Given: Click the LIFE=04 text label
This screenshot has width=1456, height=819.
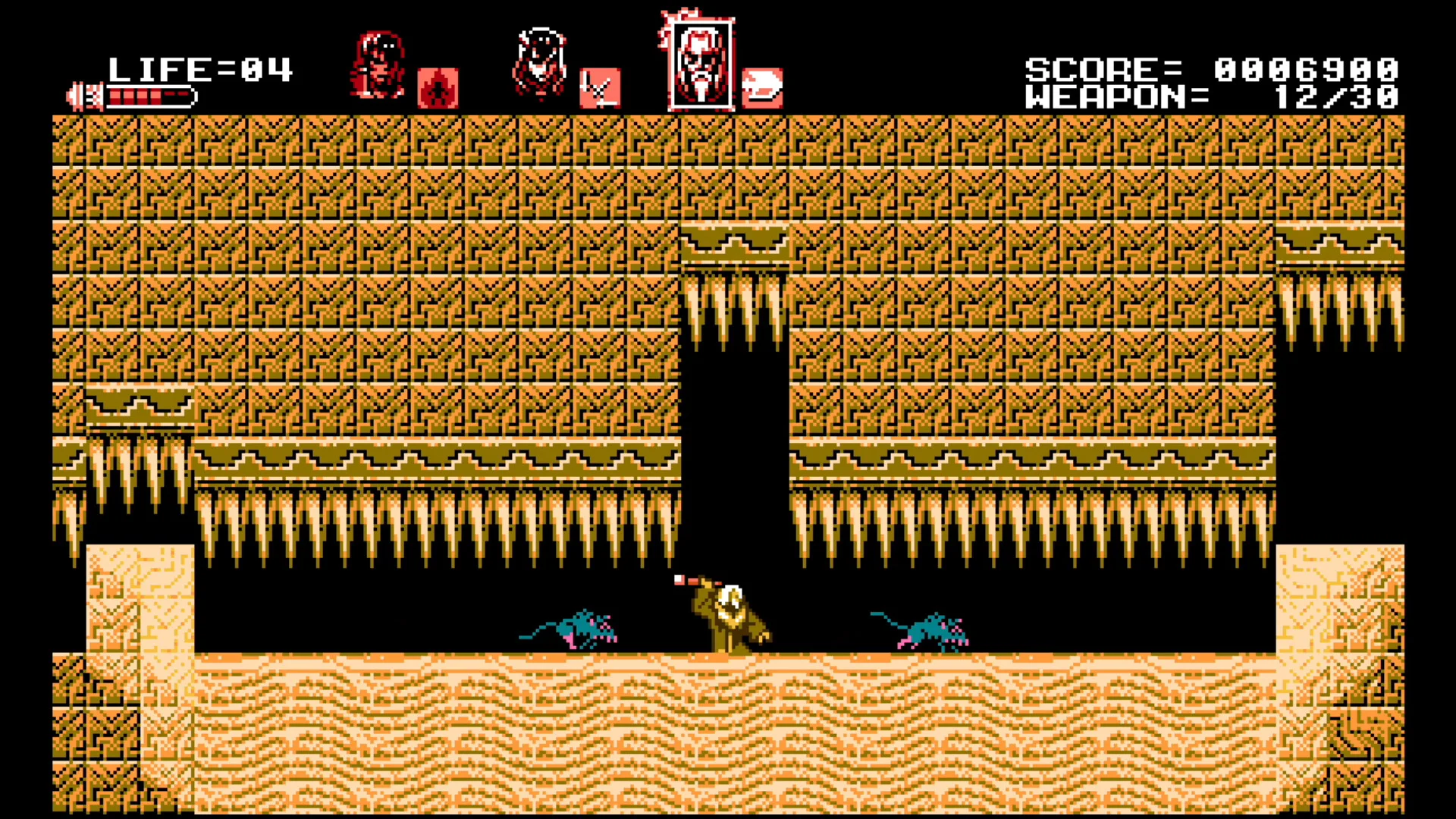Looking at the screenshot, I should 201,69.
